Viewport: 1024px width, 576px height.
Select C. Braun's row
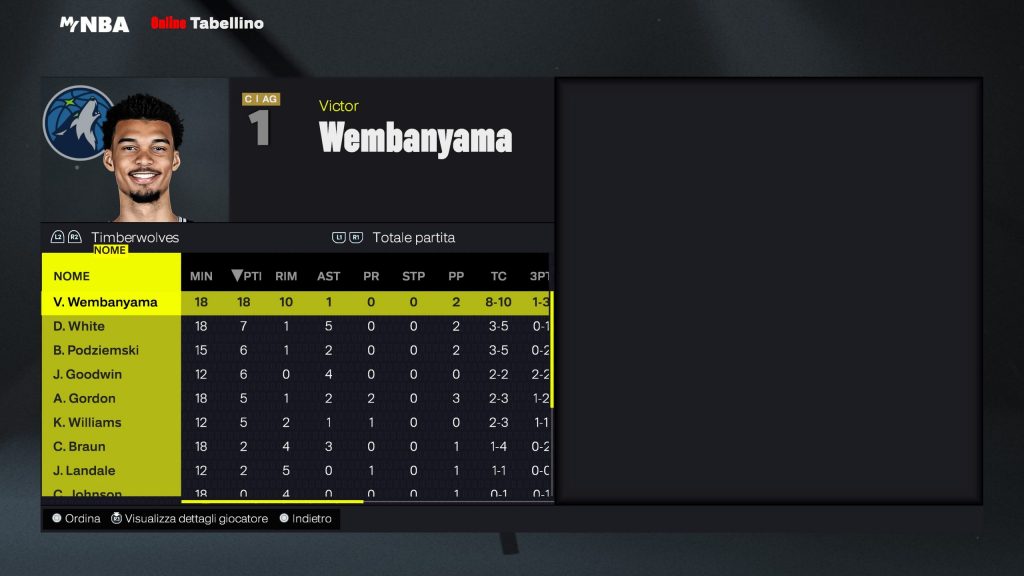79,446
